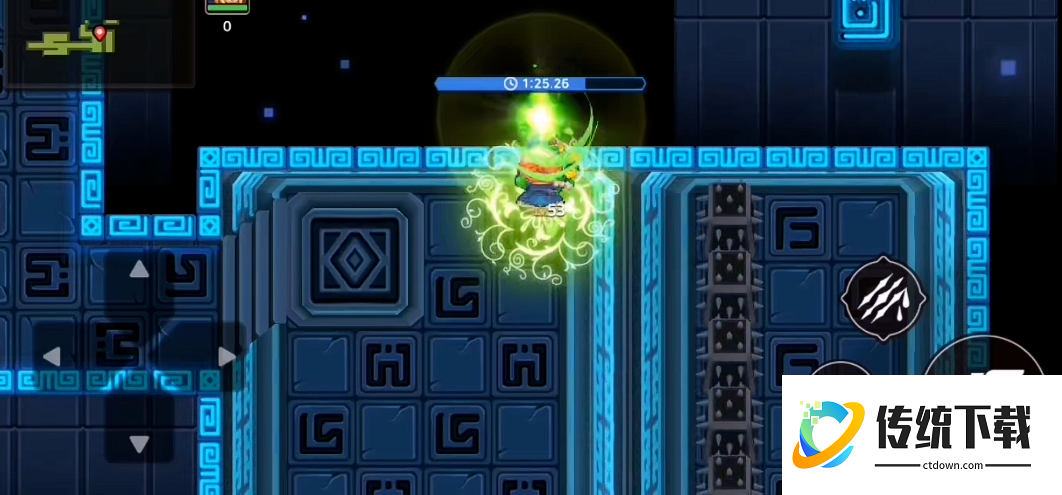The width and height of the screenshot is (1062, 495).
Task: Select the item icon above the 0 counter
Action: (227, 6)
